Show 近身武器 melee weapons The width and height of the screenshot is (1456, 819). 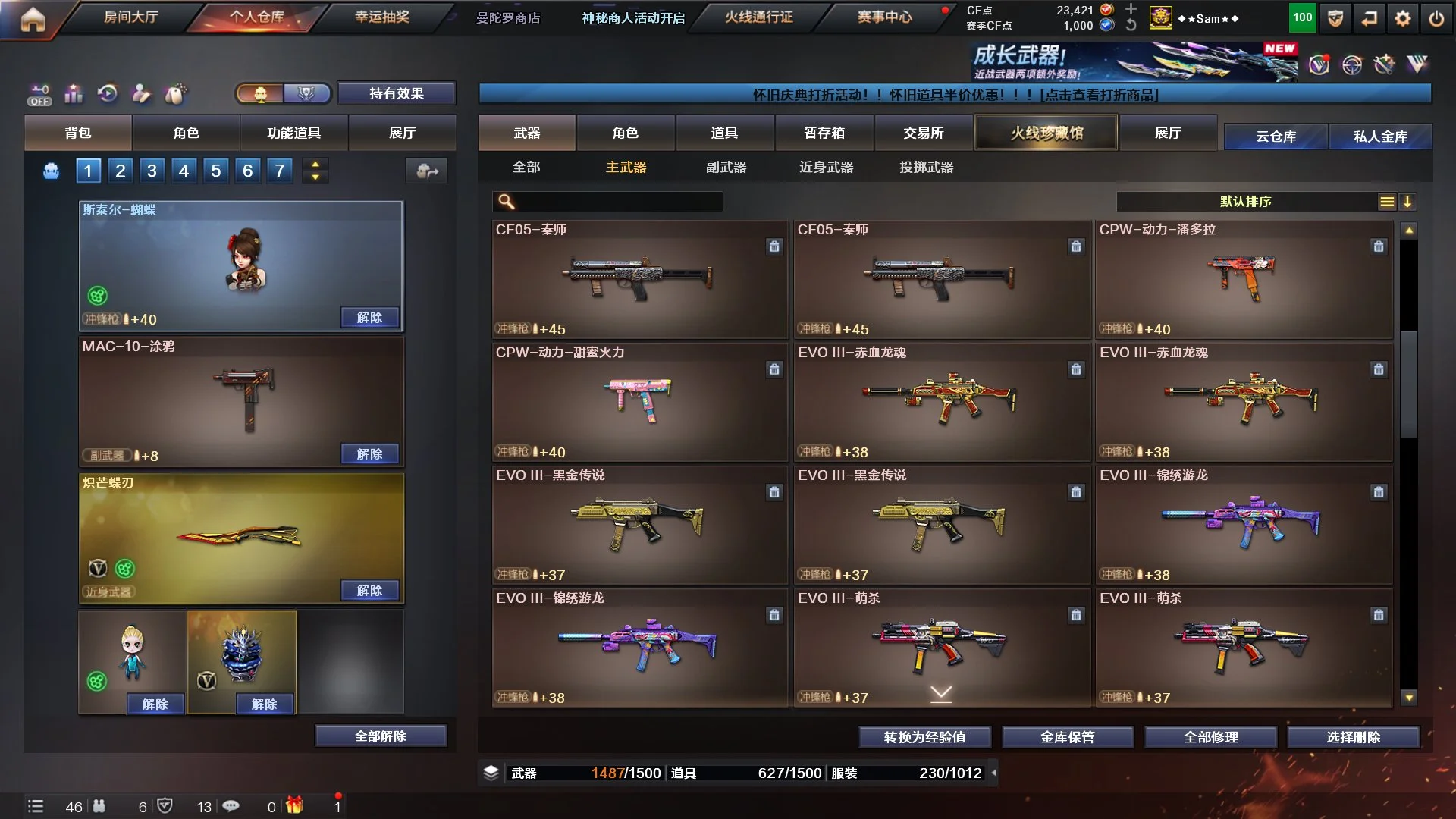(x=826, y=167)
